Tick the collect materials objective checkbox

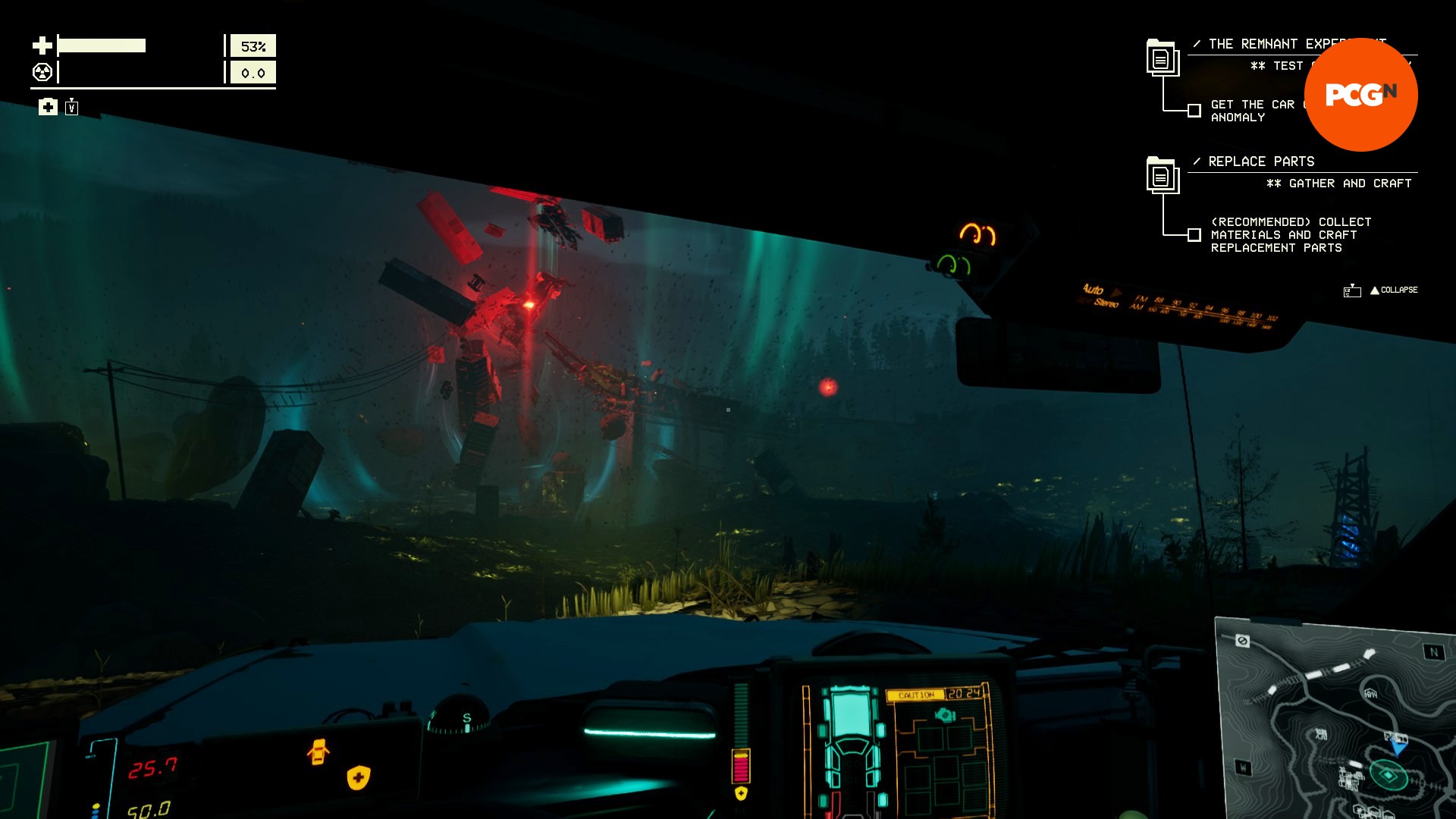(x=1194, y=235)
